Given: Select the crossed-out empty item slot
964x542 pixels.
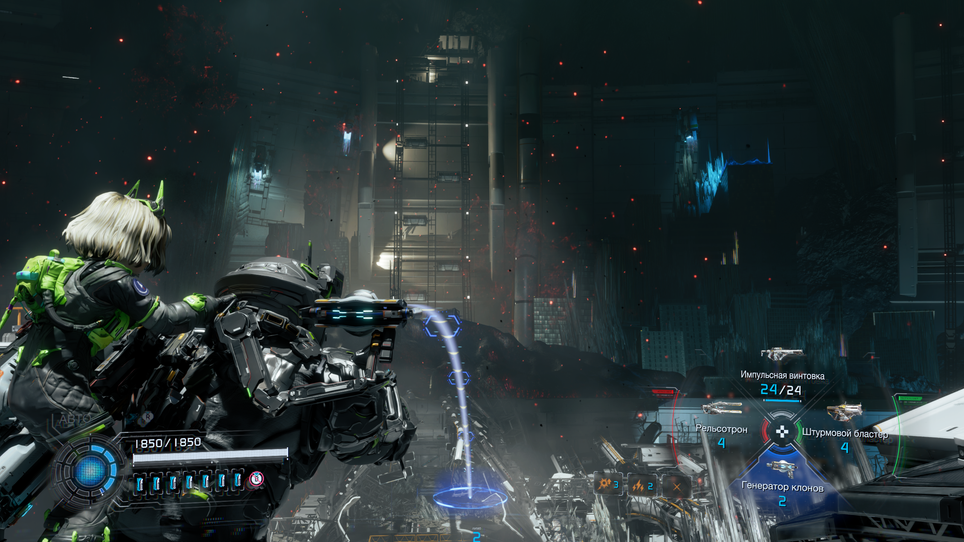Looking at the screenshot, I should (677, 485).
